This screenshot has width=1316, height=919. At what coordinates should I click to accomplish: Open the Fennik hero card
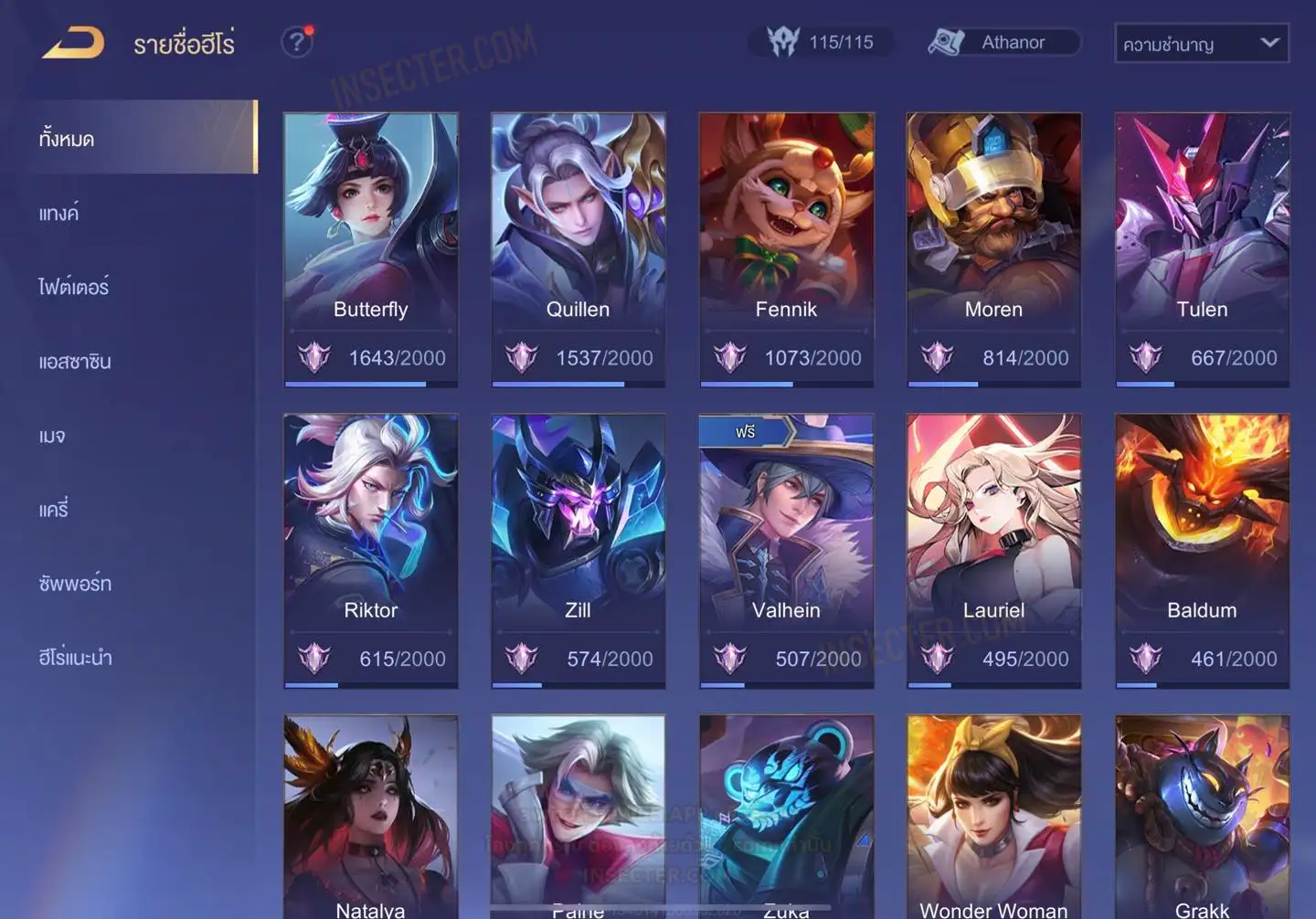(786, 248)
